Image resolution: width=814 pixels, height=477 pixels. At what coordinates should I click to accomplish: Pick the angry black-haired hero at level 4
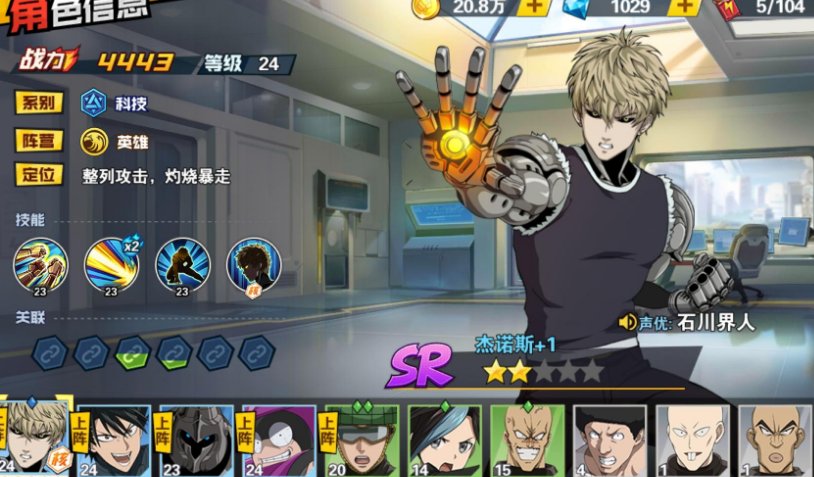click(610, 439)
